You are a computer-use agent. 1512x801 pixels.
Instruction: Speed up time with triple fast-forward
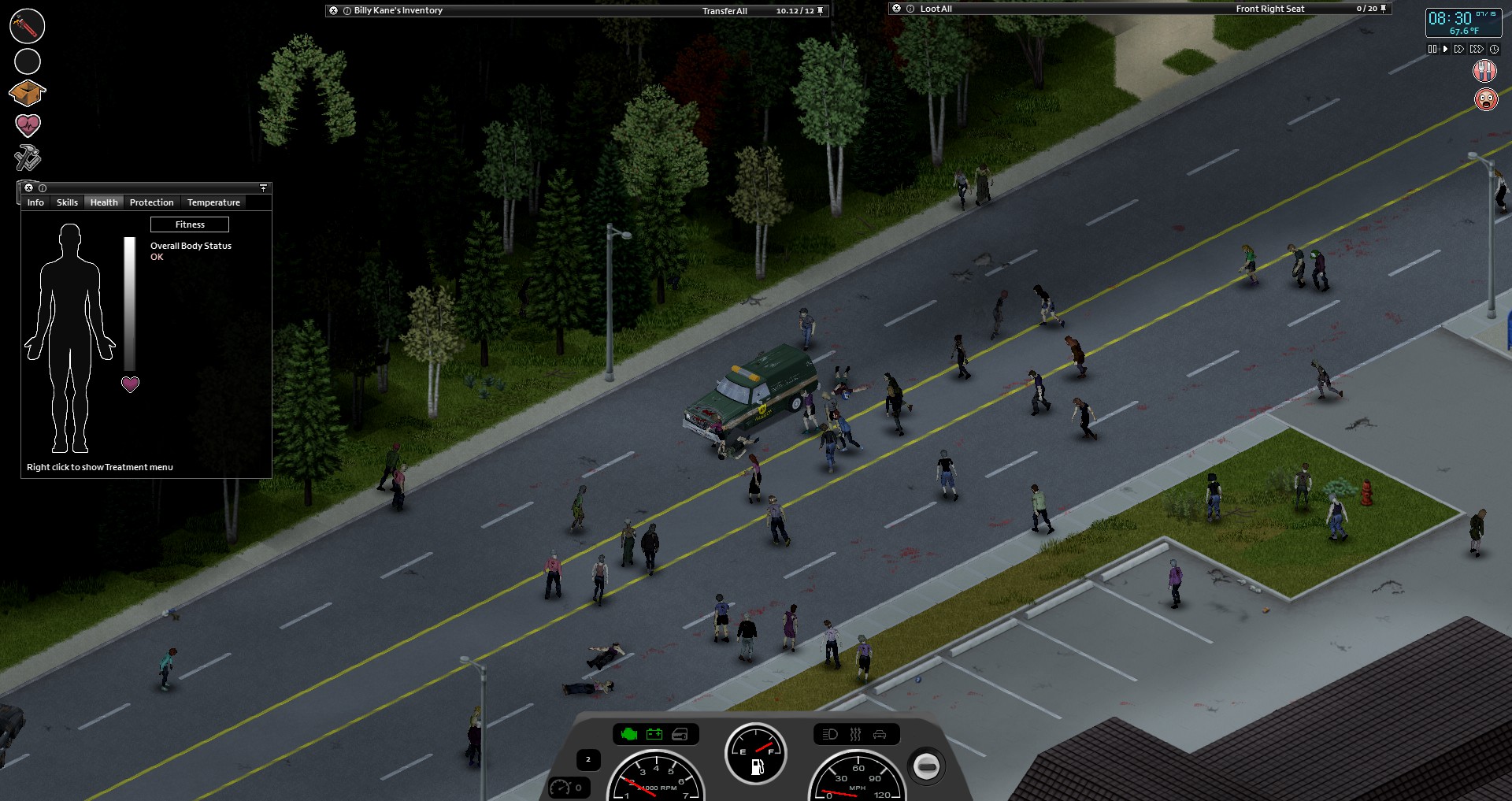[1477, 48]
